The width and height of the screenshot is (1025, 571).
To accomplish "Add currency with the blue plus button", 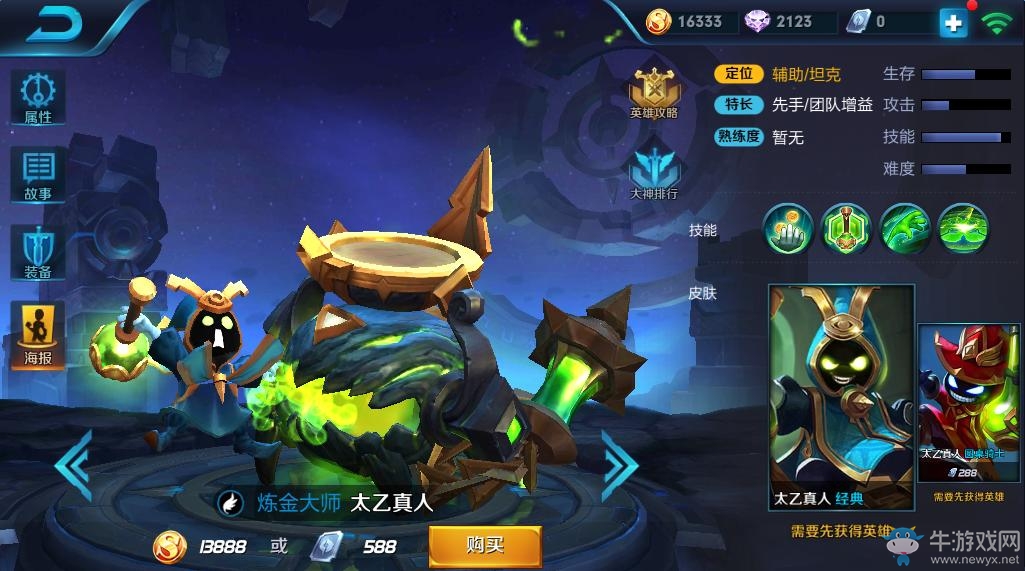I will tap(953, 22).
